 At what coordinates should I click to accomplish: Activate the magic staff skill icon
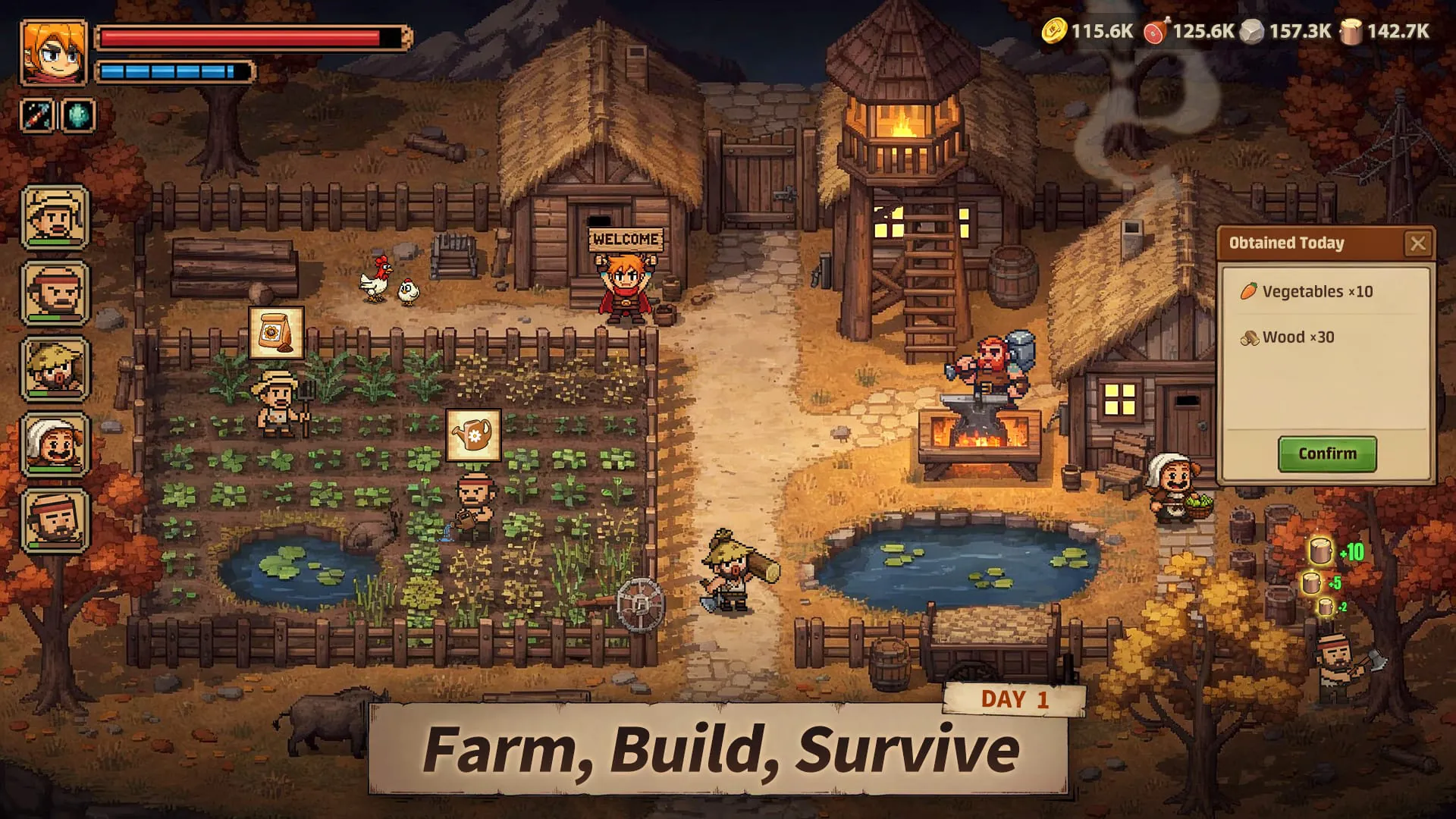coord(36,116)
